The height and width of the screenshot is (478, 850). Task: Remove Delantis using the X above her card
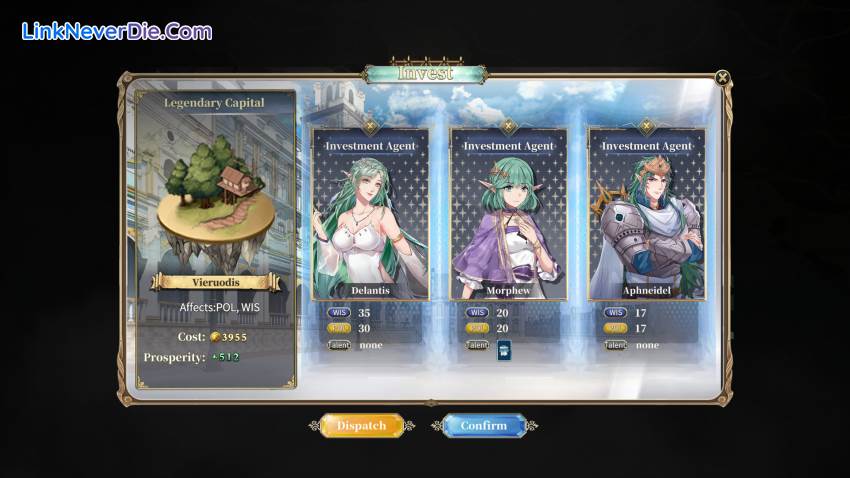(x=370, y=126)
